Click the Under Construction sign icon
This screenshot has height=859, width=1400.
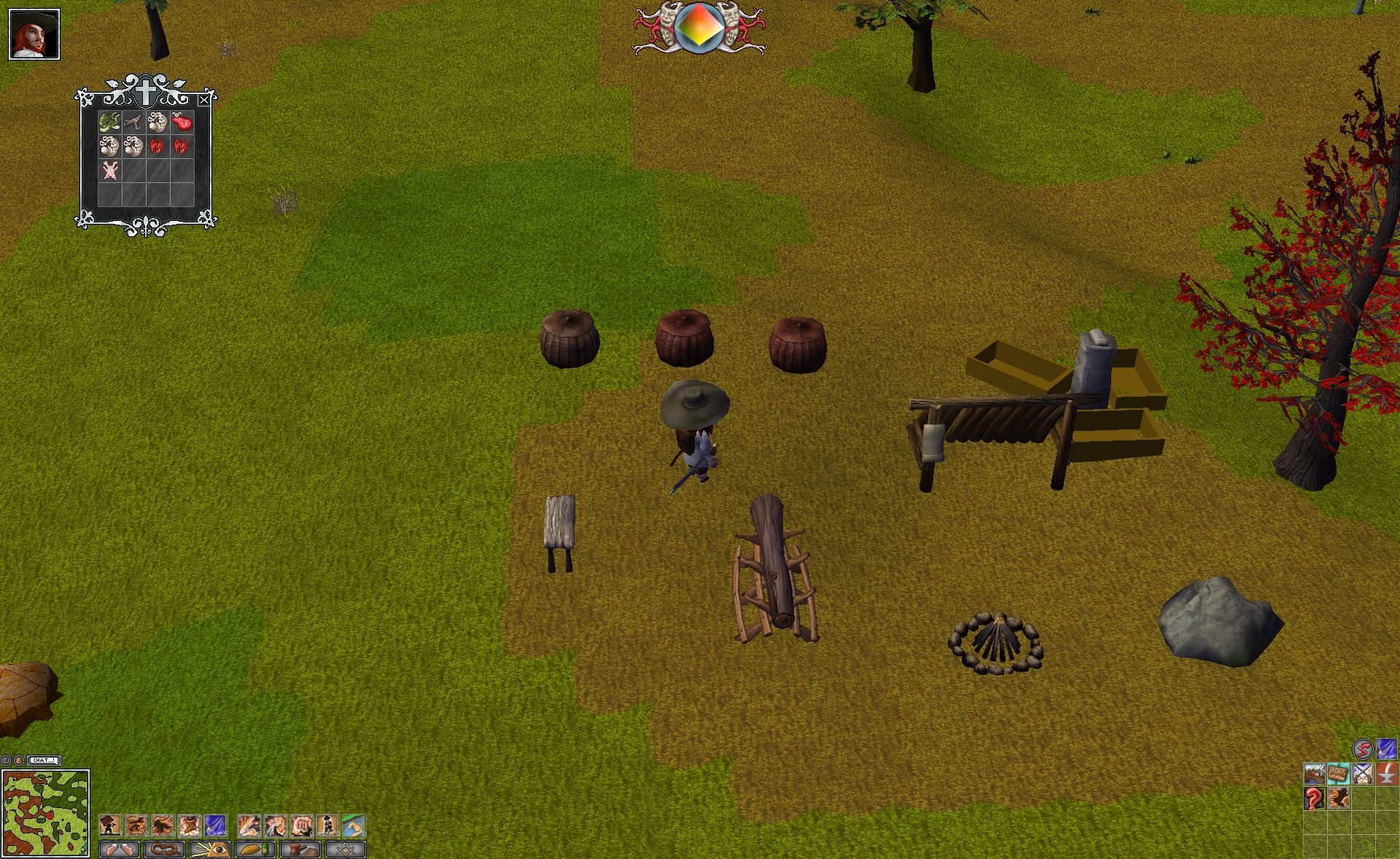1338,774
